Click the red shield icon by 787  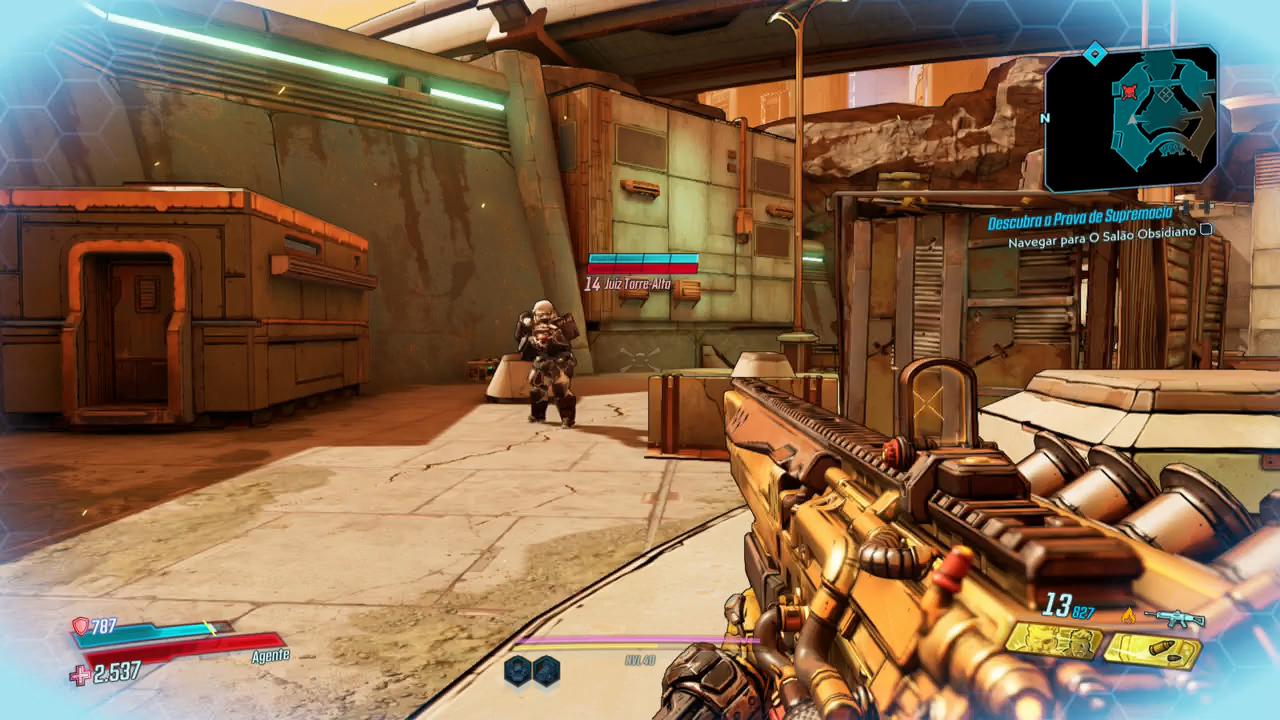(80, 626)
